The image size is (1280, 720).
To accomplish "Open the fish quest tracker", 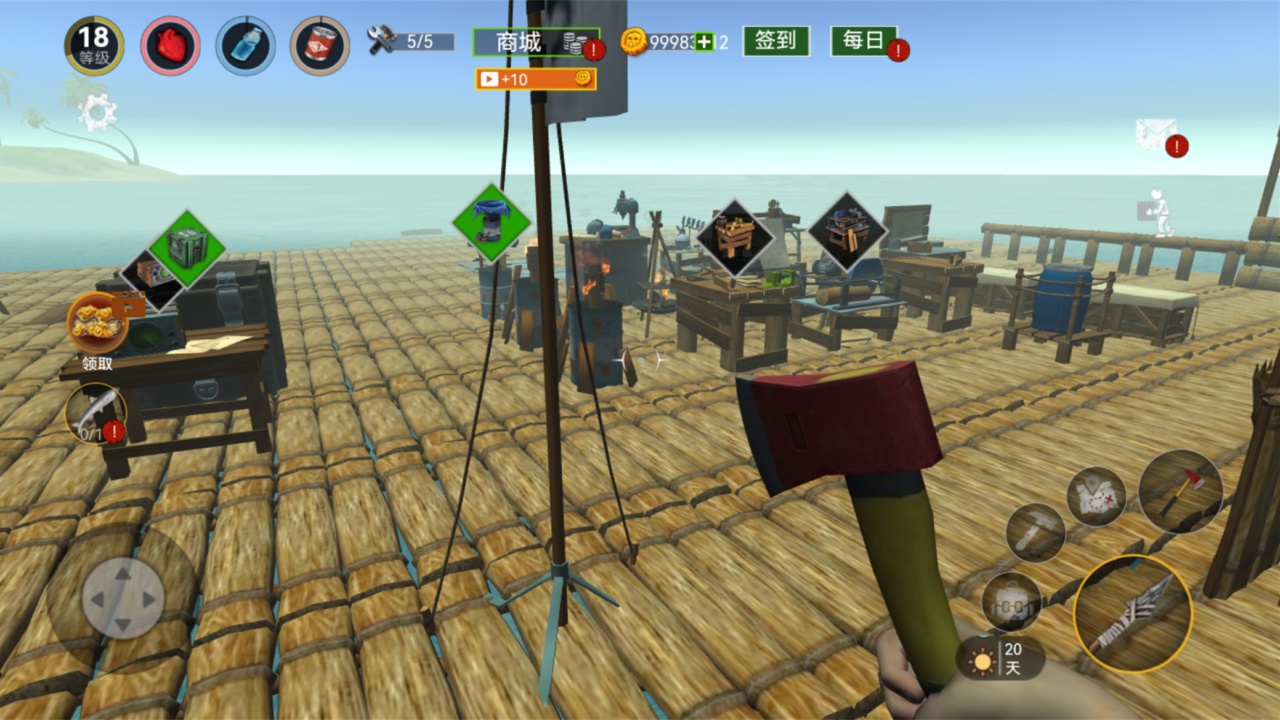I will [x=95, y=413].
